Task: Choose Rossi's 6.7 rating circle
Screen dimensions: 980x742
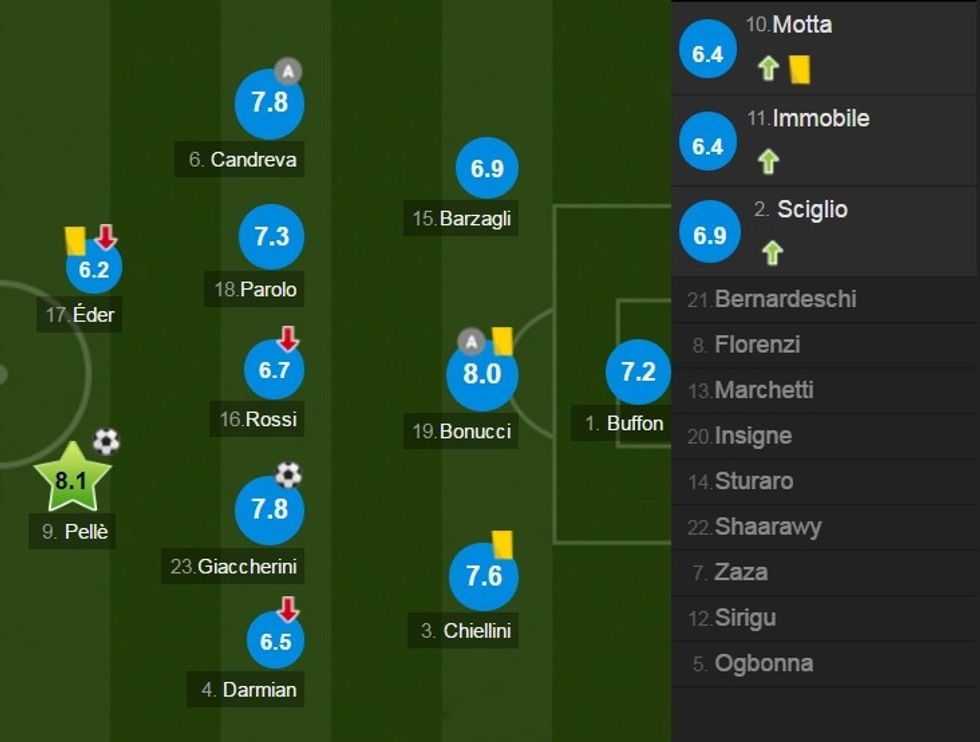Action: (x=274, y=370)
